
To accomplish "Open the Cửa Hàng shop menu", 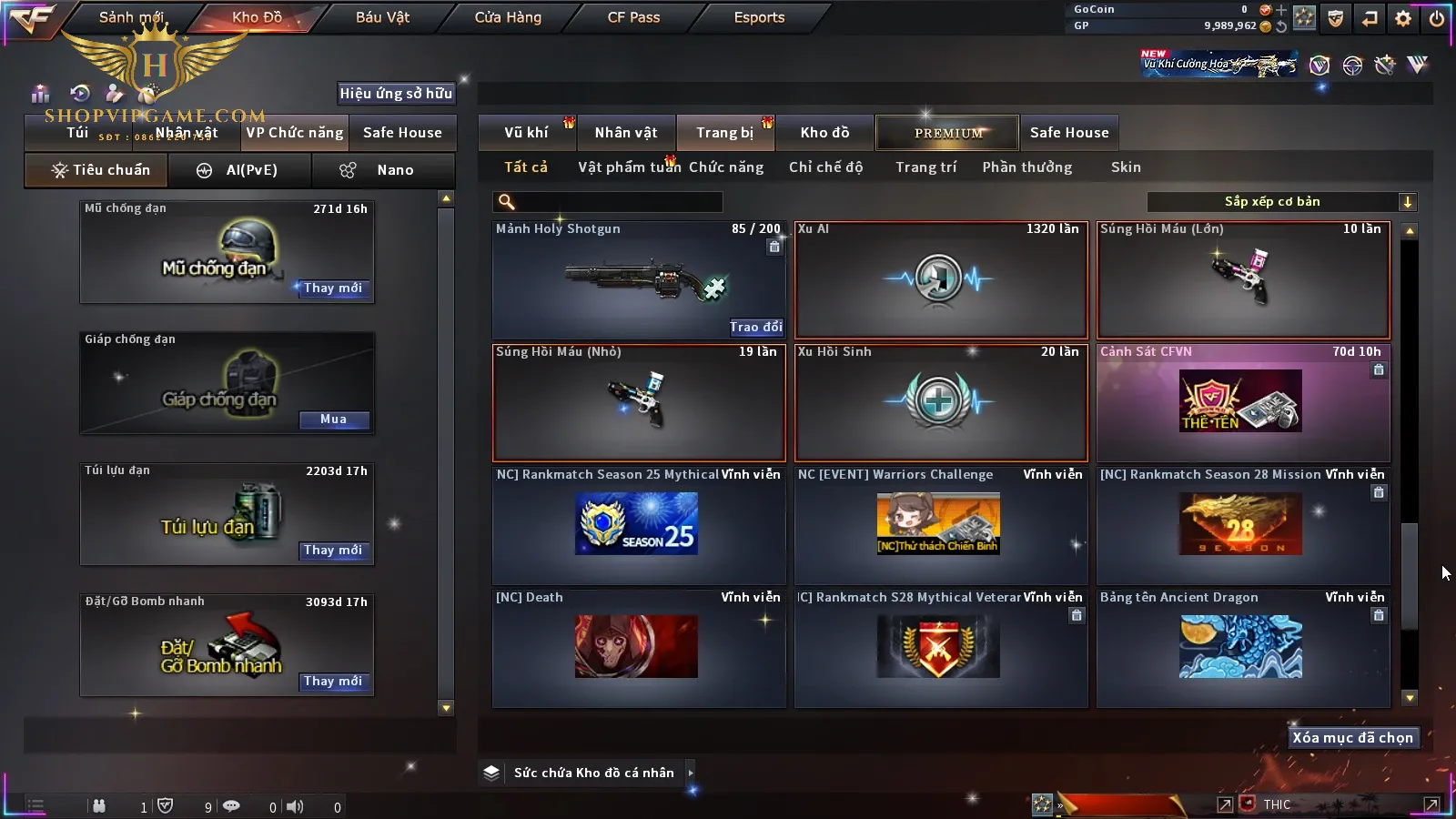I will [x=508, y=17].
